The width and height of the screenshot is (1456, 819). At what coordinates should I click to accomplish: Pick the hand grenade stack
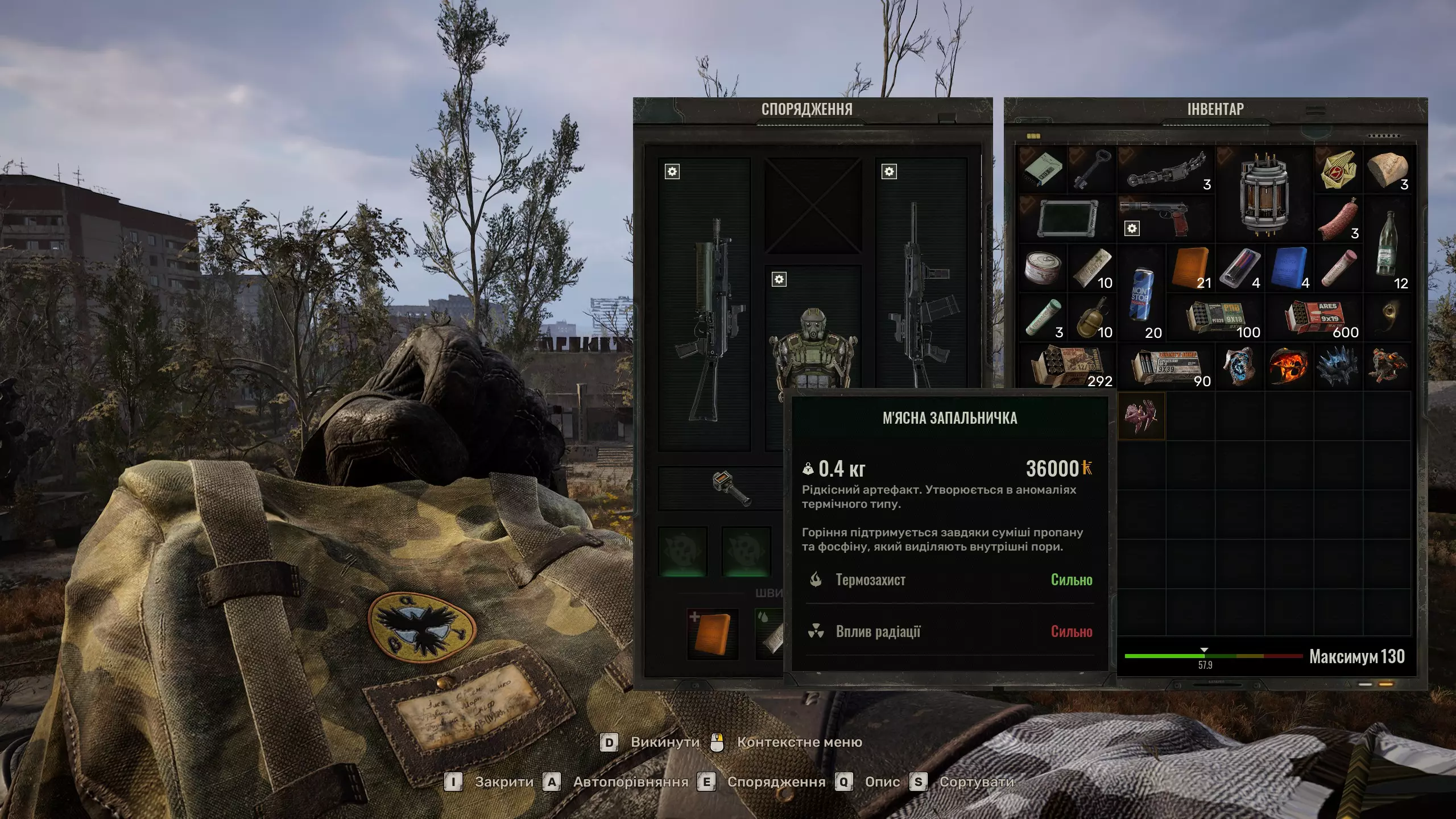[x=1092, y=318]
